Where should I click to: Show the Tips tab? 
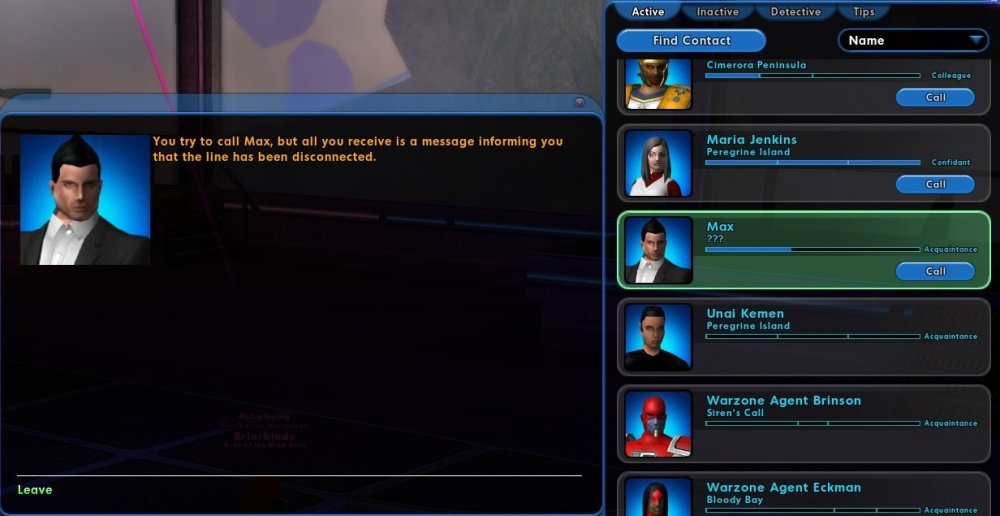tap(864, 12)
